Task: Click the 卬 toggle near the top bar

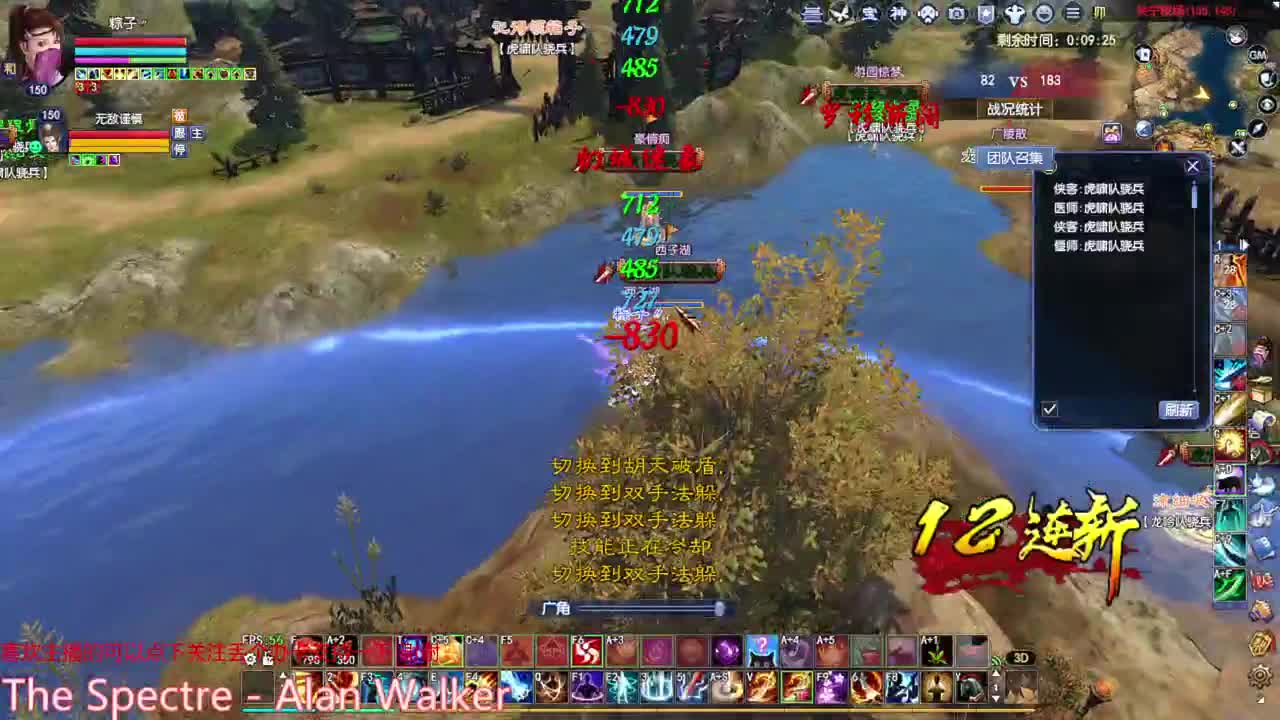Action: point(1098,10)
